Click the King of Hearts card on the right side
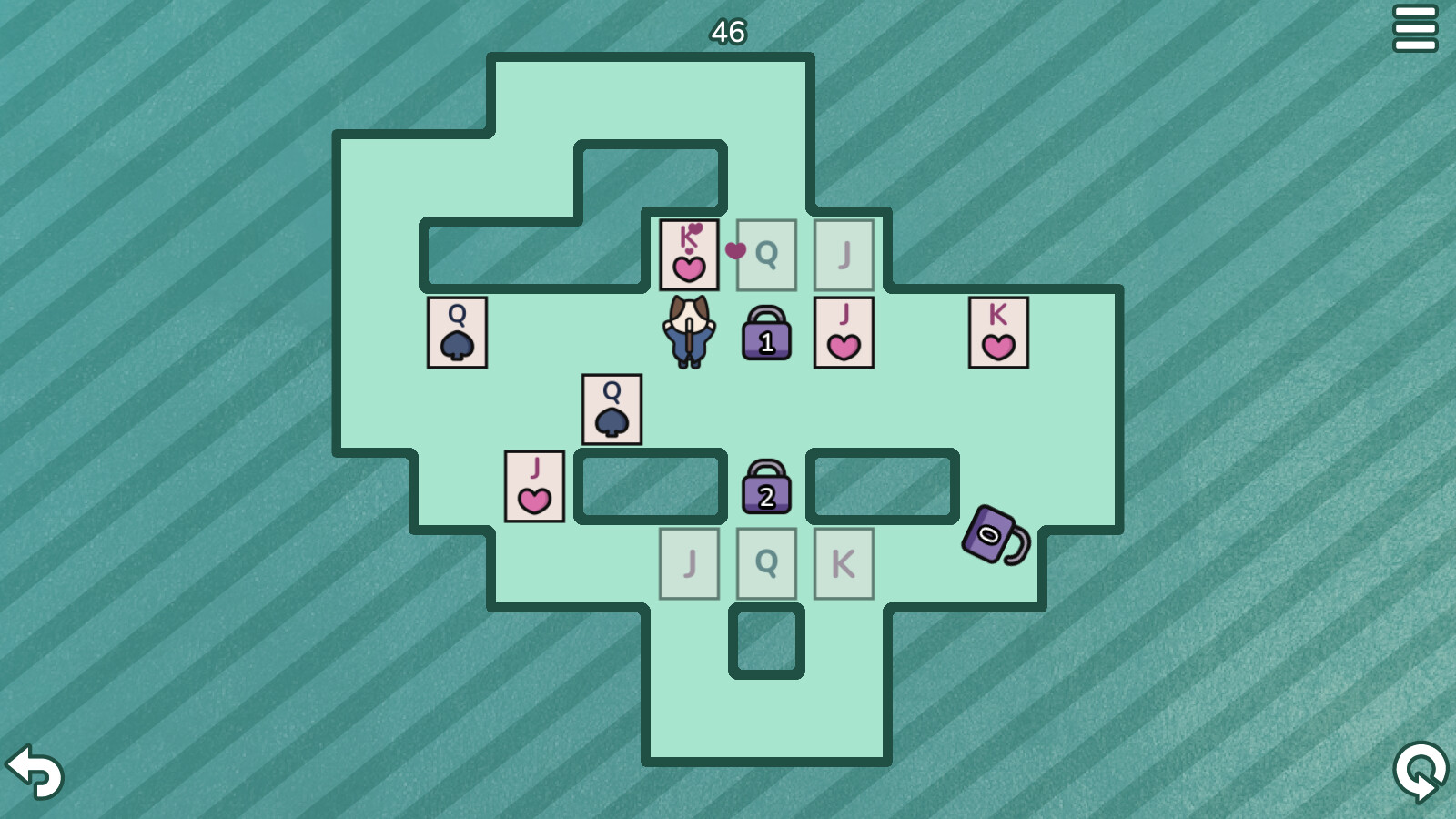This screenshot has height=819, width=1456. pos(998,334)
